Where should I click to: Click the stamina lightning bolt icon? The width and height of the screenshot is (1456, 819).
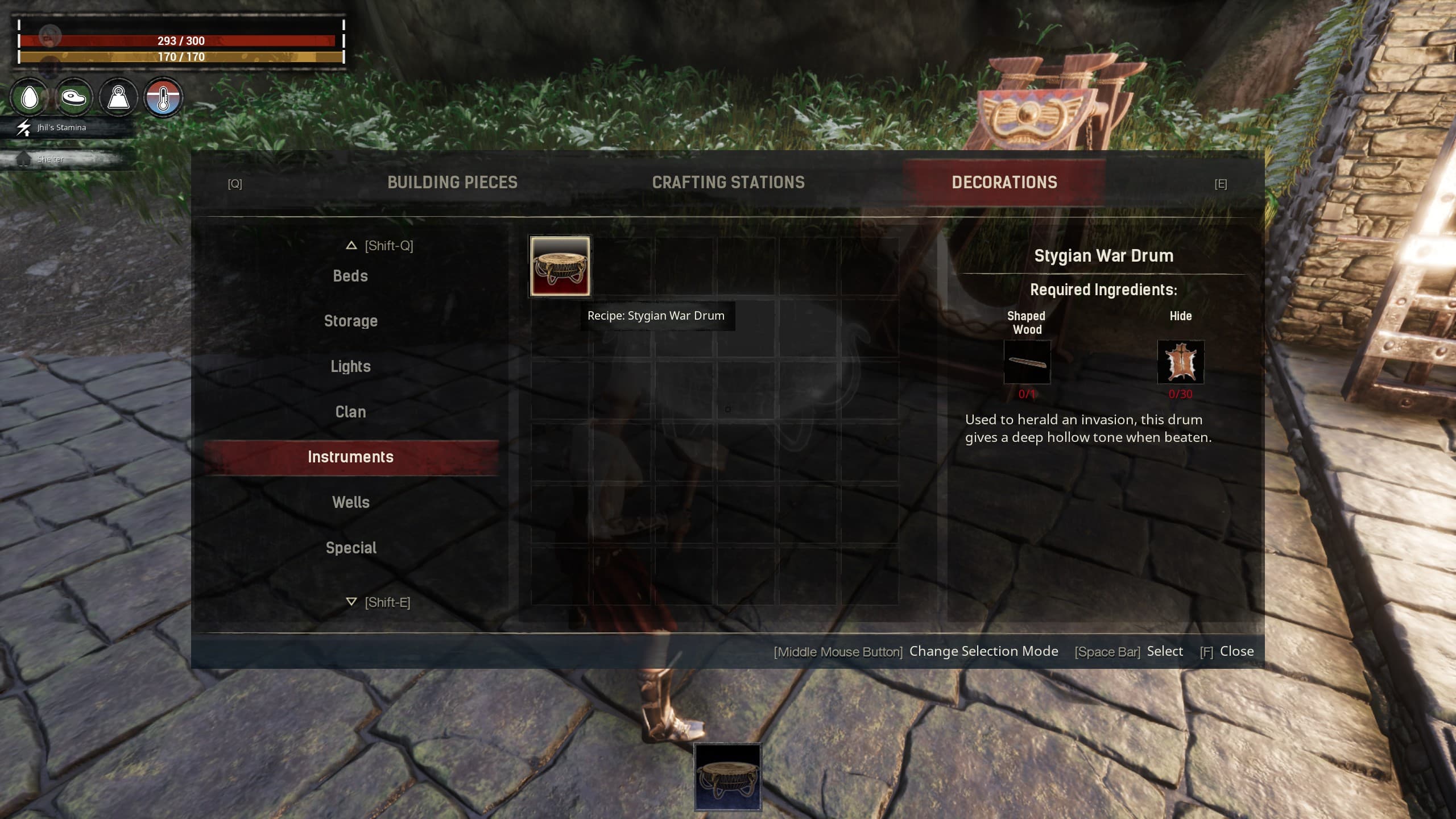(x=23, y=127)
